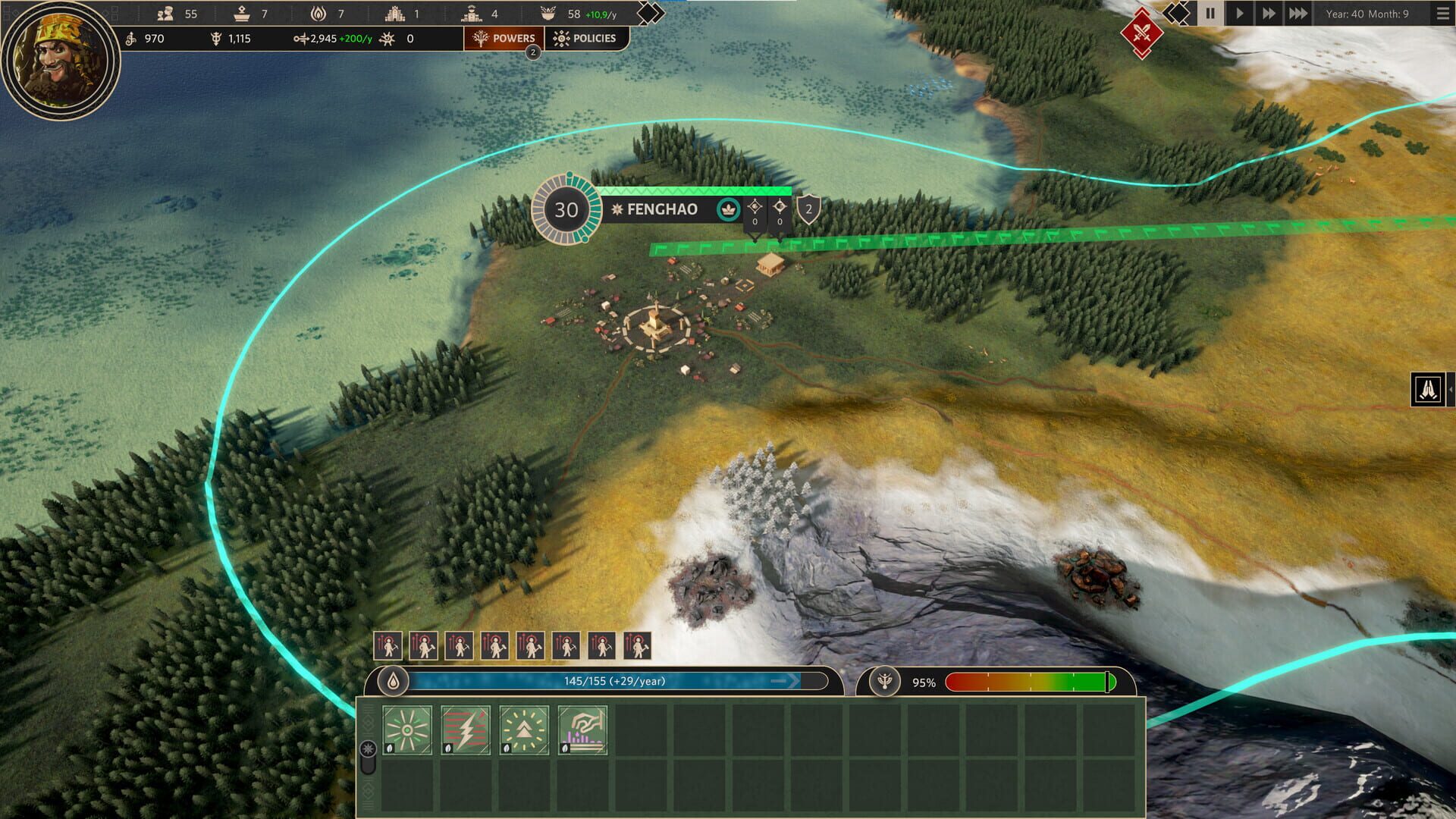The width and height of the screenshot is (1456, 819).
Task: Pause the game with the pause button
Action: pyautogui.click(x=1211, y=13)
